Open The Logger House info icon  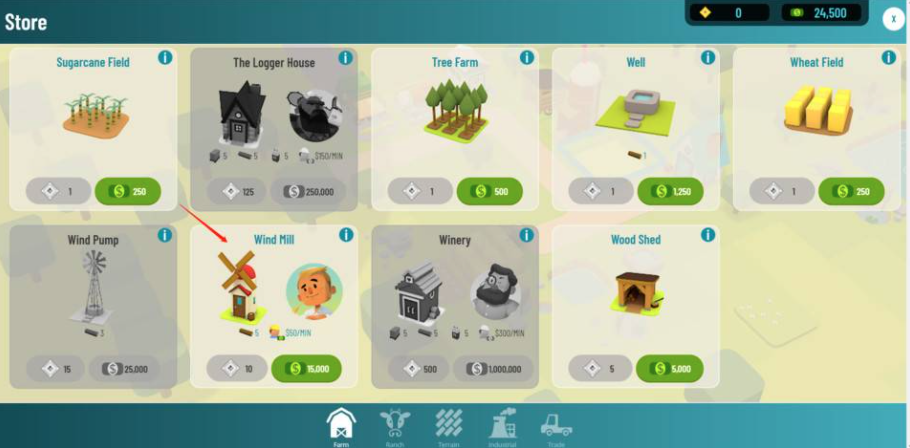346,58
